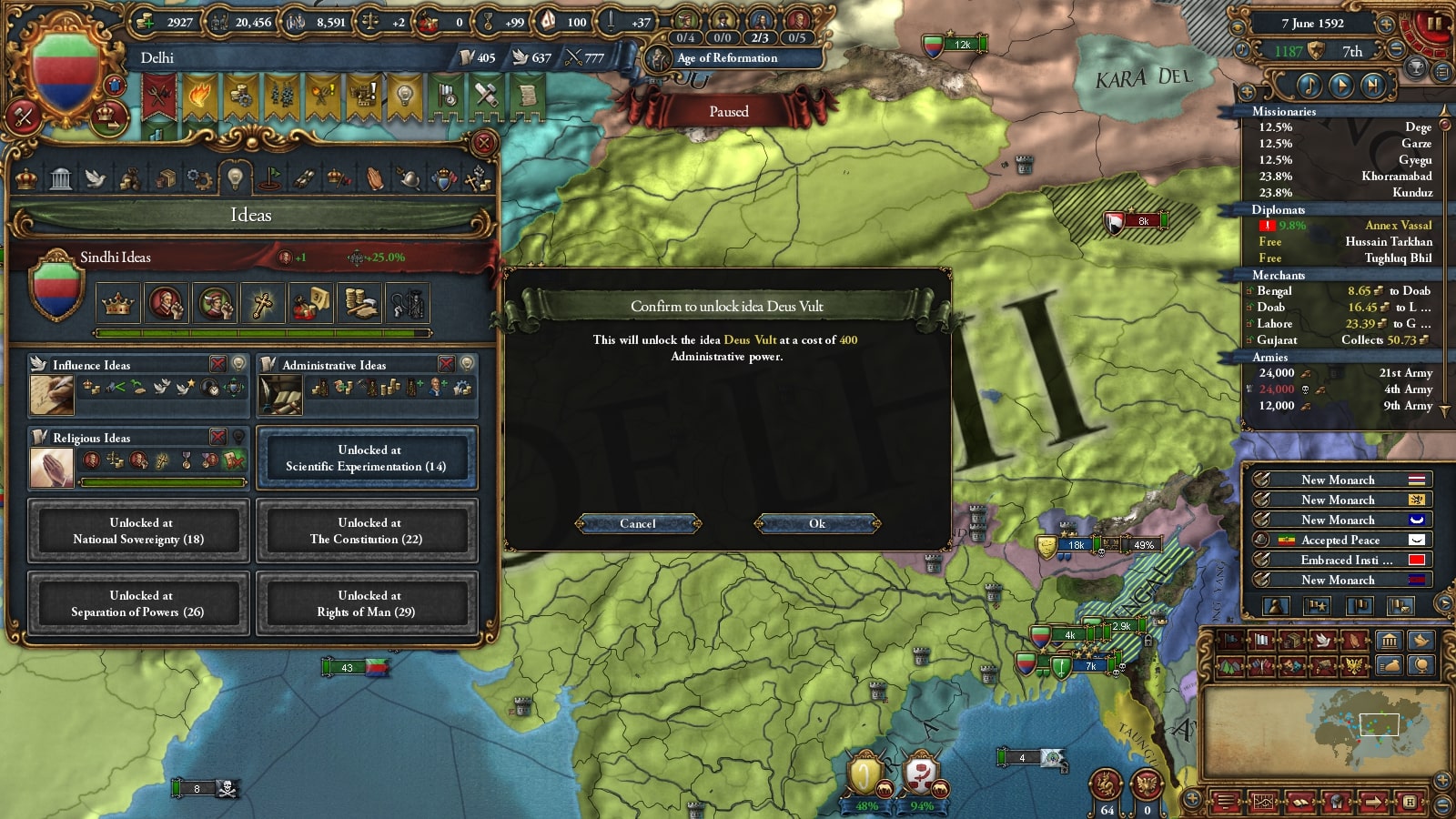The width and height of the screenshot is (1456, 819).
Task: Cancel the Deus Vult unlock dialog
Action: tap(638, 523)
